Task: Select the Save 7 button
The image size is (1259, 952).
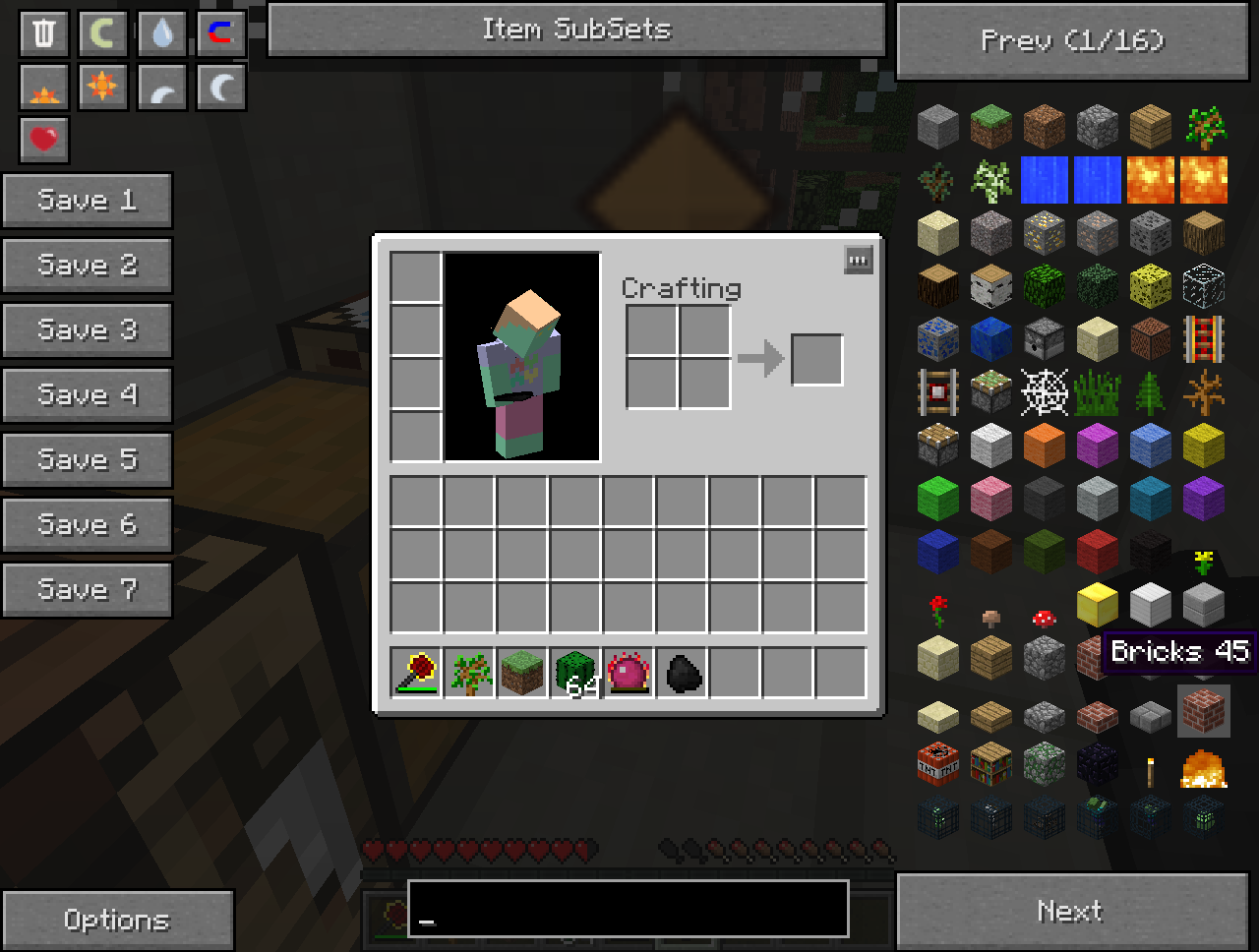Action: click(87, 590)
